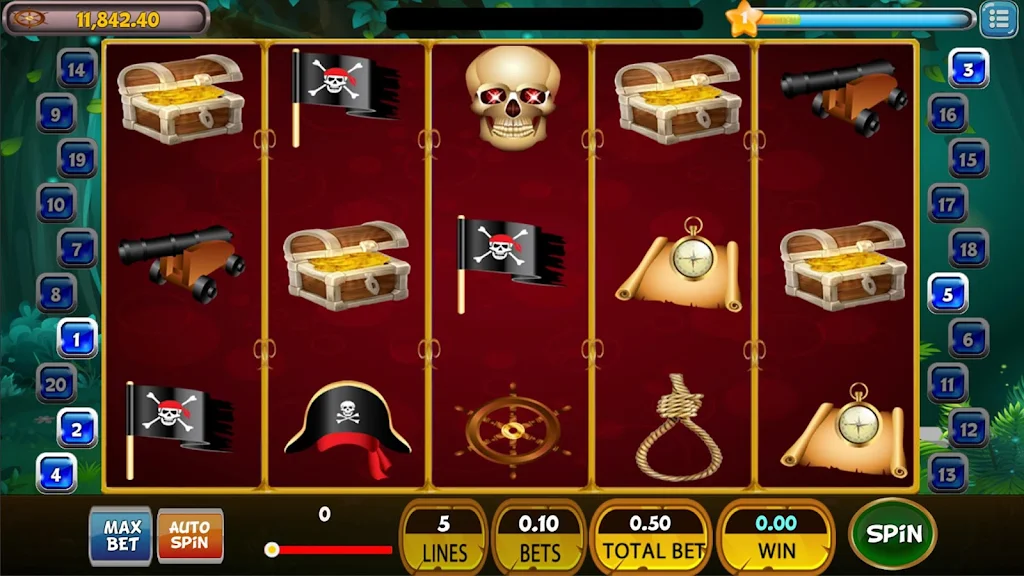Select payline number 7
This screenshot has width=1024, height=576.
[x=77, y=247]
